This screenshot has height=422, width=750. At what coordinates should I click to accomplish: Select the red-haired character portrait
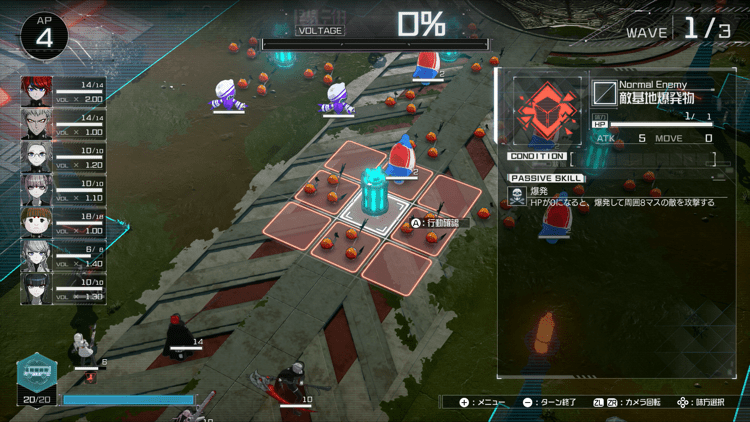pyautogui.click(x=37, y=92)
